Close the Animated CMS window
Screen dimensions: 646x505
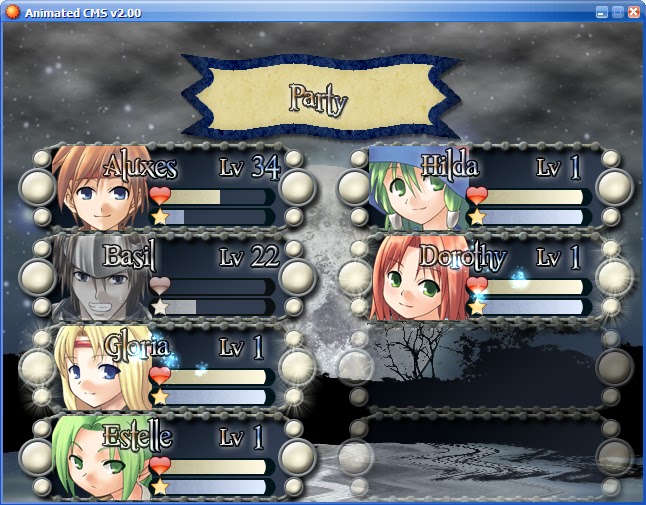[633, 12]
